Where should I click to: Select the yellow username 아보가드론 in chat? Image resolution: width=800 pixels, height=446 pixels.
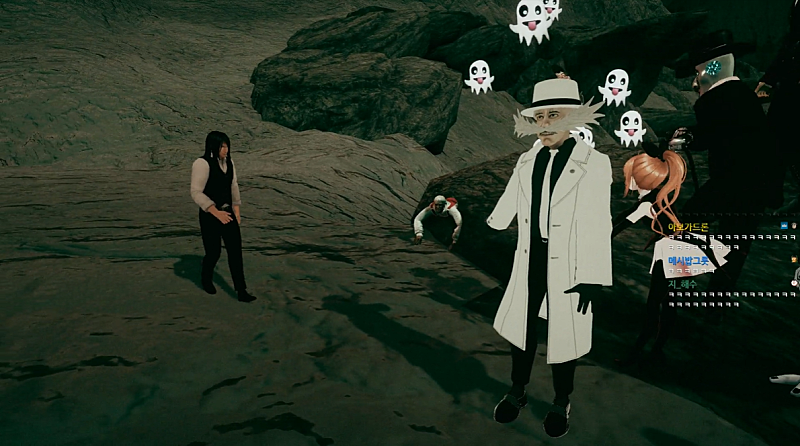coord(688,227)
